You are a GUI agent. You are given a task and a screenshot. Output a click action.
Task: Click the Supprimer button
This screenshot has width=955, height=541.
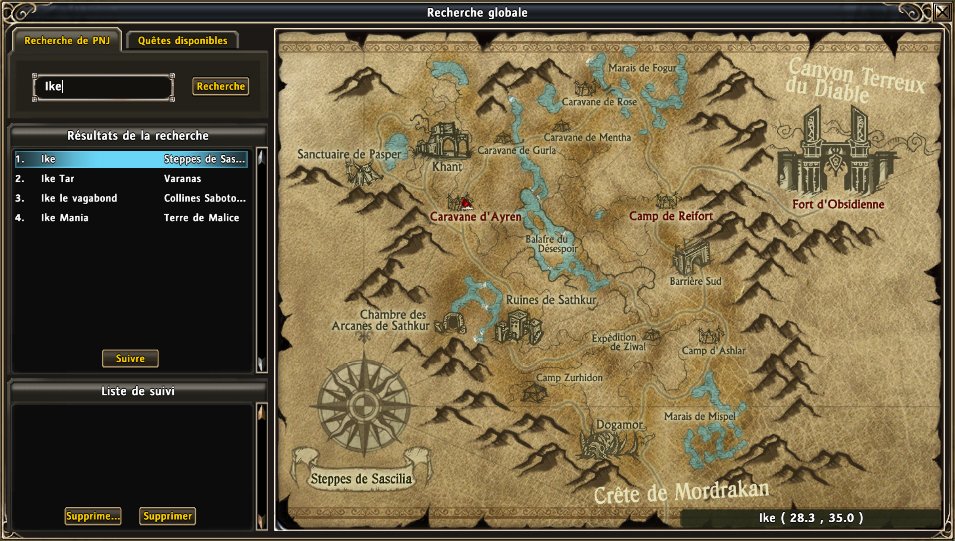tap(167, 516)
